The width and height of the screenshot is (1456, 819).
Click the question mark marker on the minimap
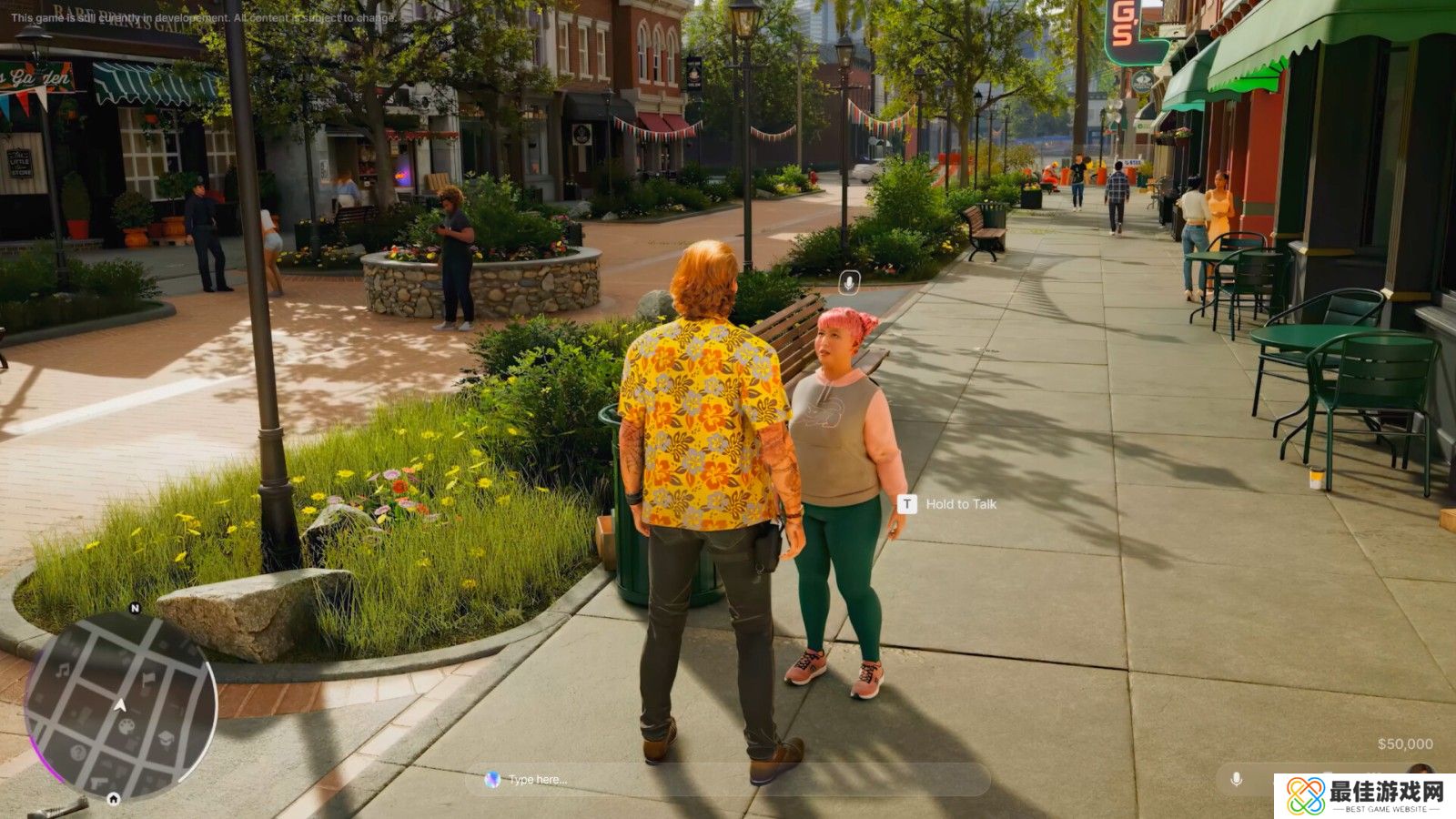click(x=76, y=752)
